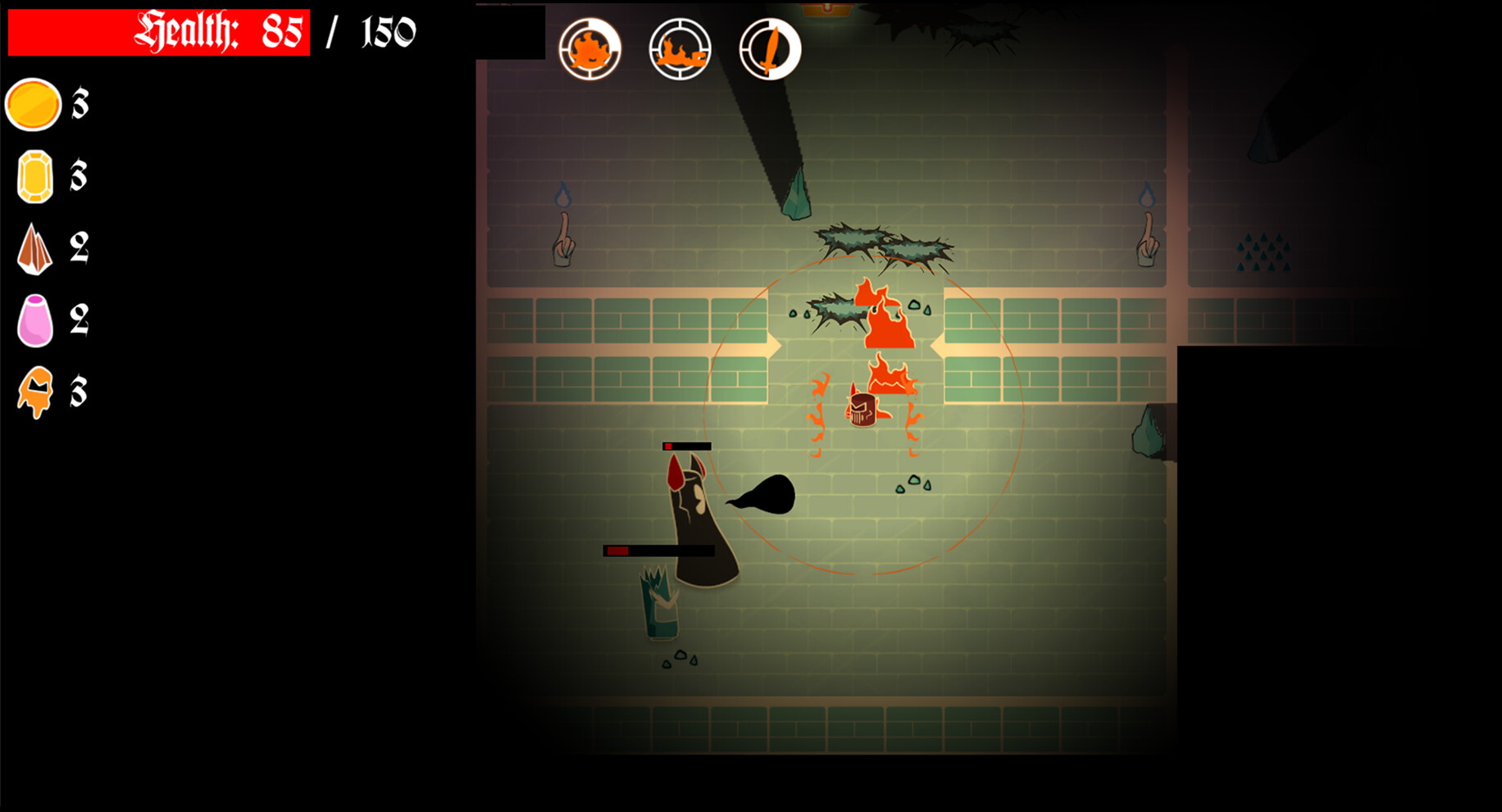Activate the flame wave ability
This screenshot has height=812, width=1502.
point(679,51)
